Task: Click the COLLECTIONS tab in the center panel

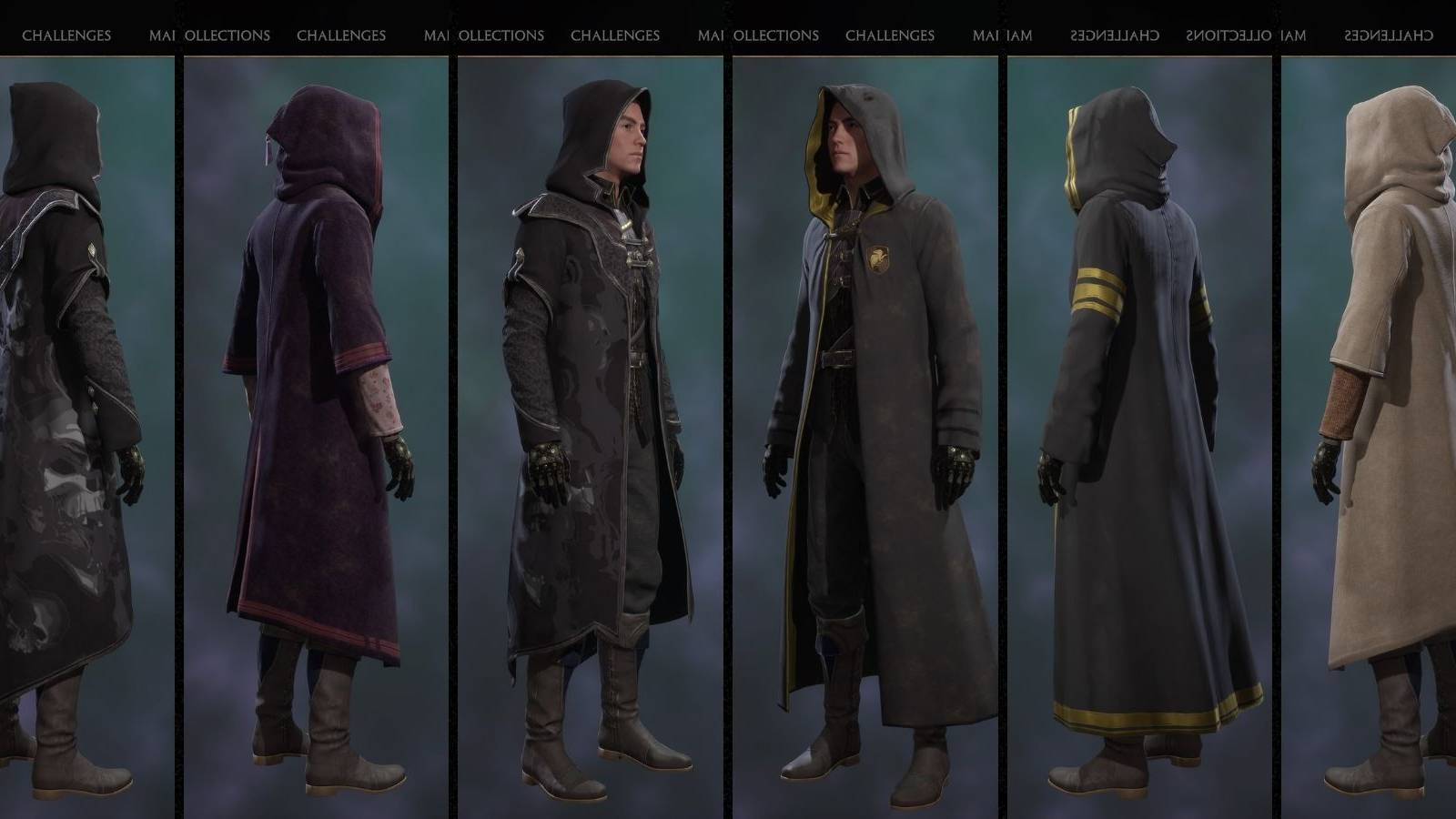Action: tap(500, 35)
